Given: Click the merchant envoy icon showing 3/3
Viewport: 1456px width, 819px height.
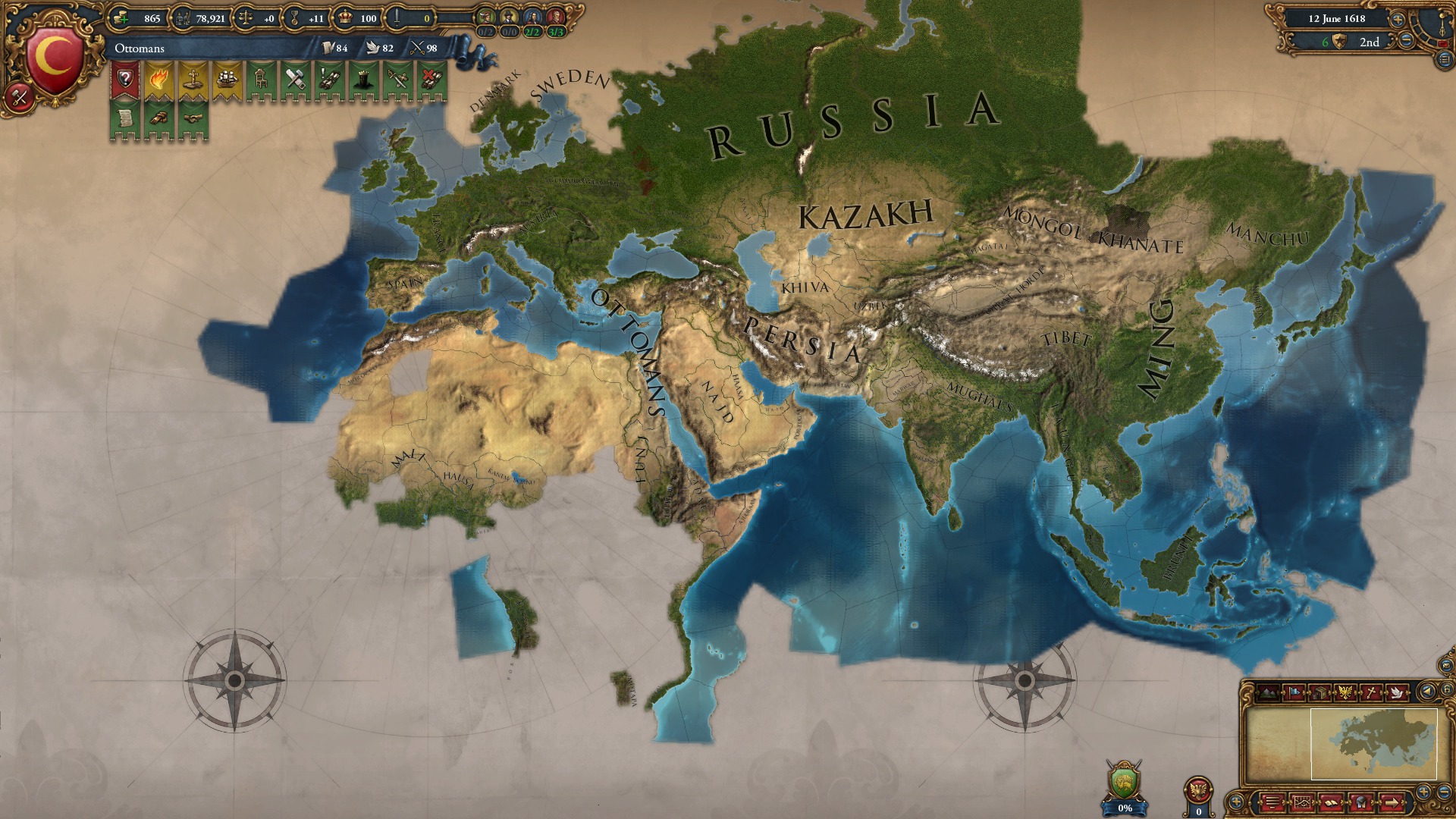Looking at the screenshot, I should (555, 17).
